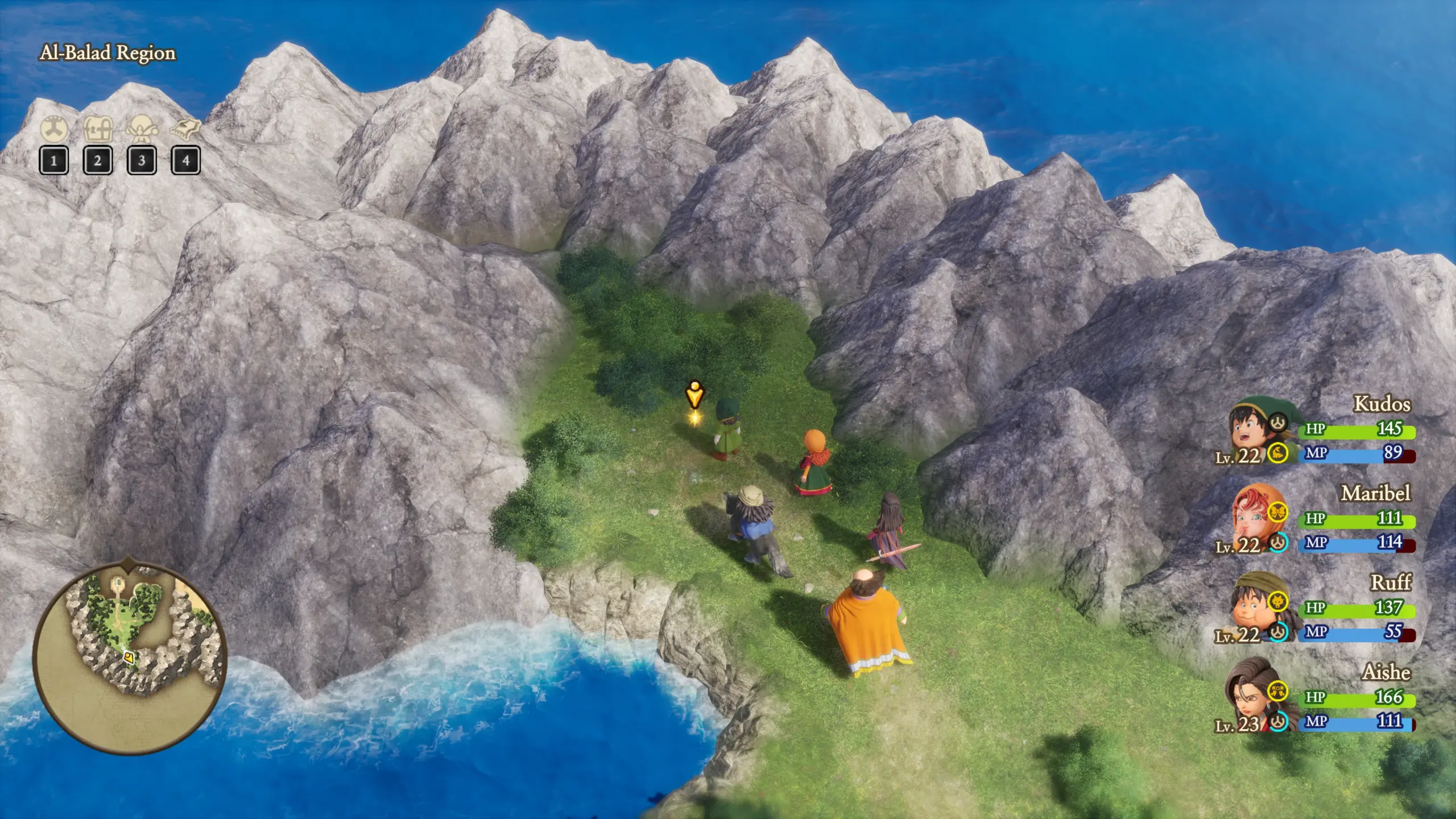Toggle Maribel's cyan status indicator
Image resolution: width=1456 pixels, height=819 pixels.
point(1277,544)
